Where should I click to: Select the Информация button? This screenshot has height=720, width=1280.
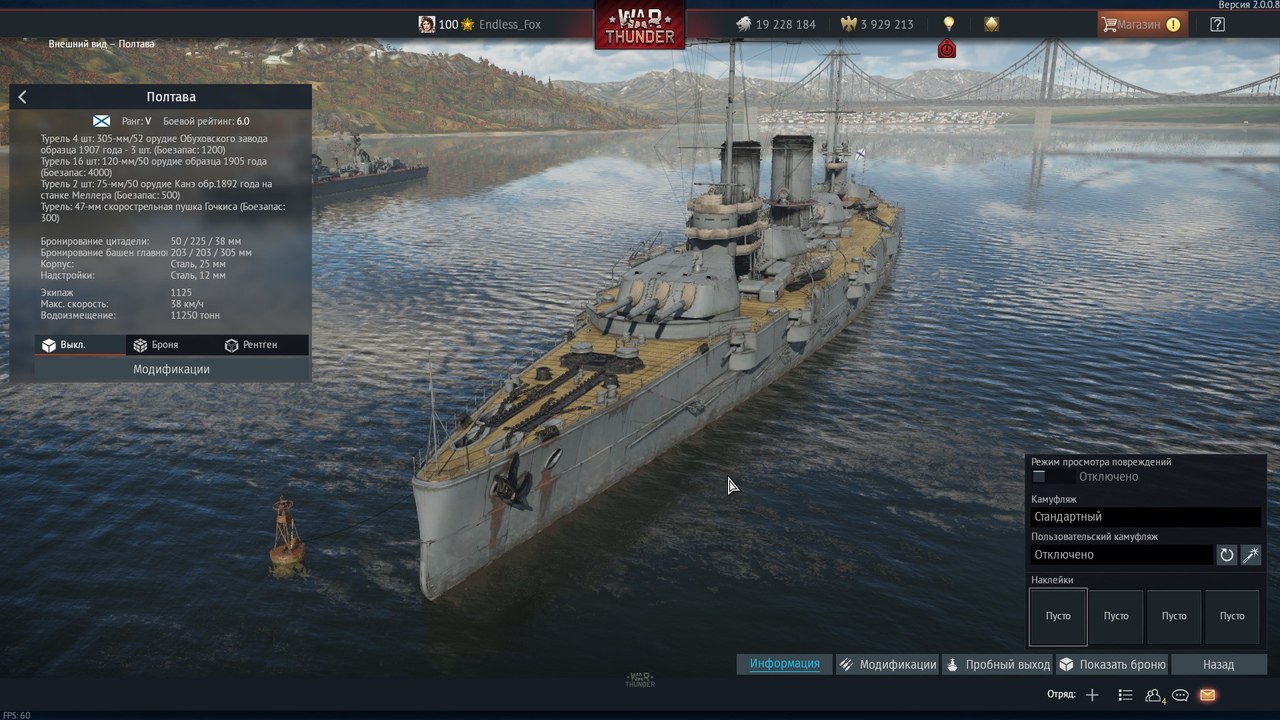click(x=785, y=664)
